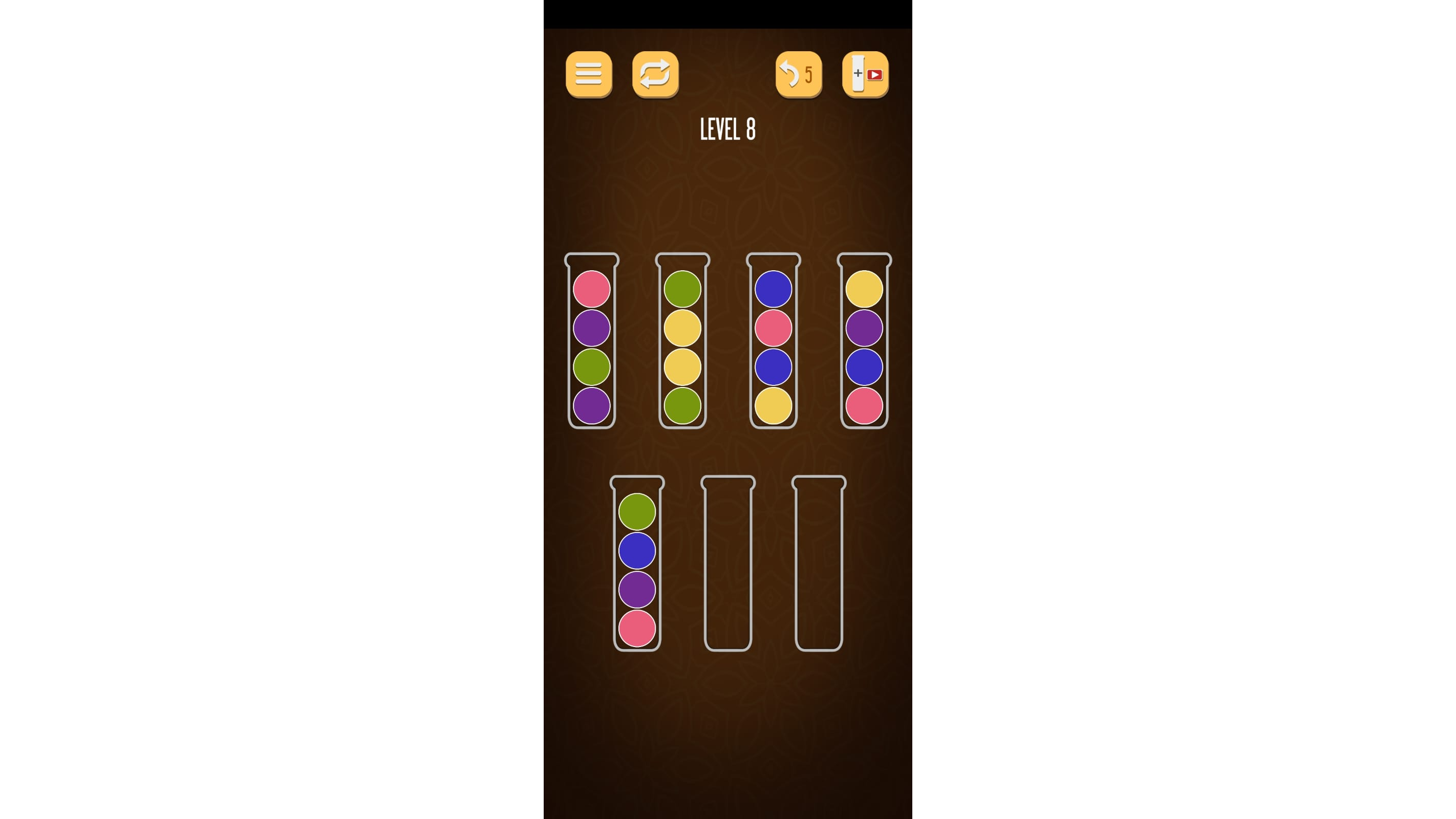The height and width of the screenshot is (819, 1456).
Task: Tap the yellow ball topping the fourth tube
Action: coord(864,290)
